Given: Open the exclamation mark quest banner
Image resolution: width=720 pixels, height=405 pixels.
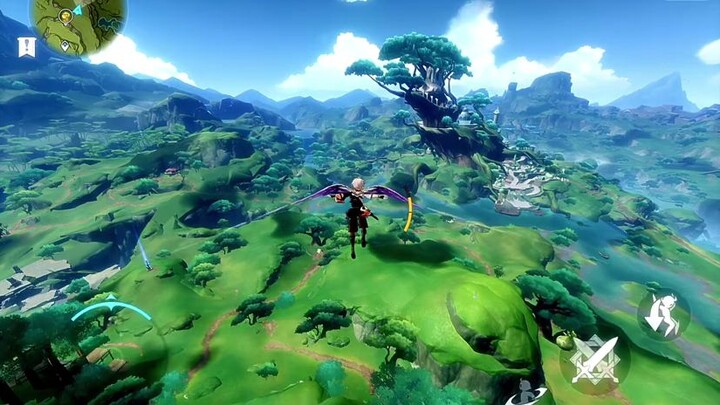Looking at the screenshot, I should (26, 47).
